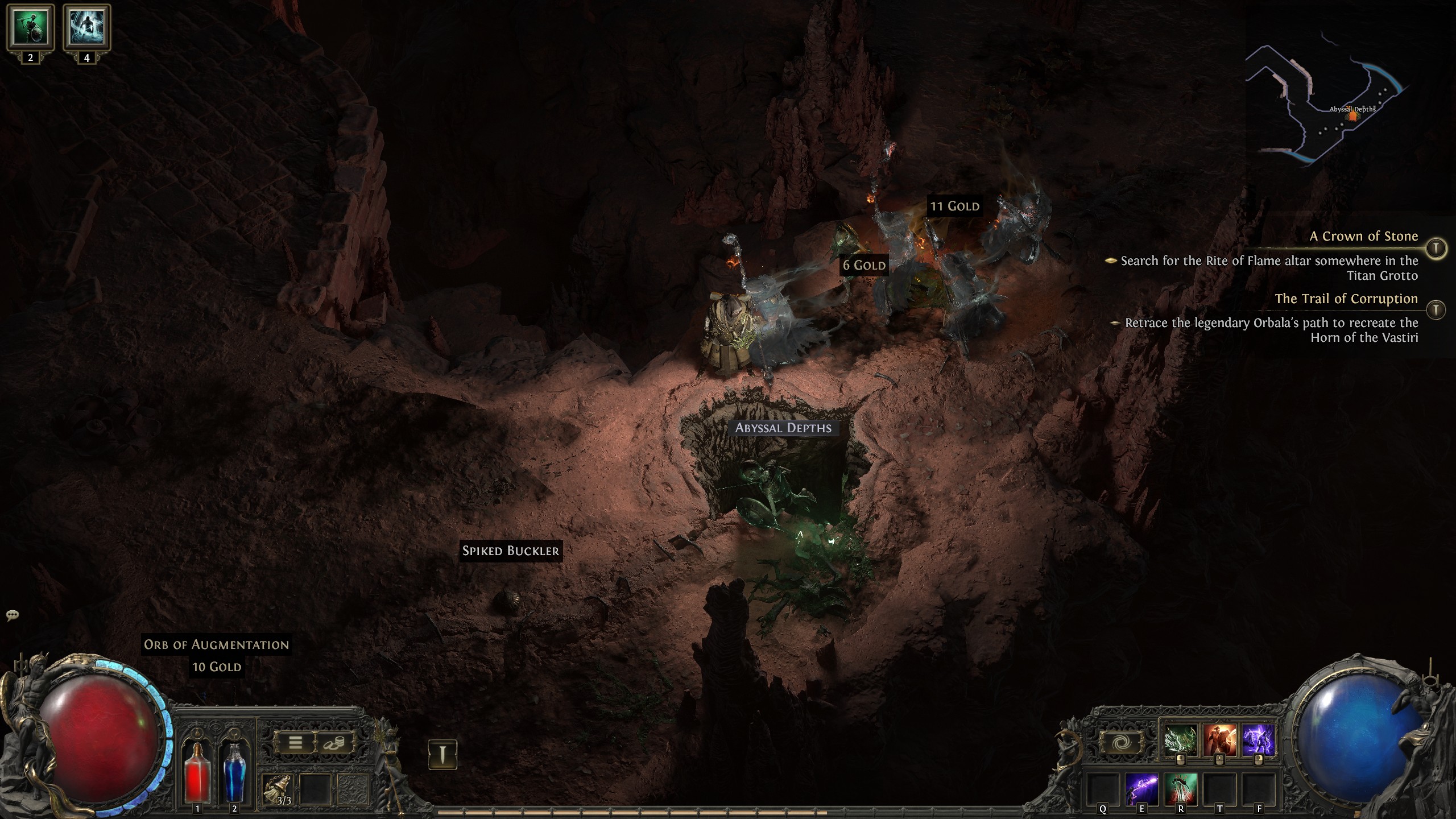1456x819 pixels.
Task: Open chat using the speech bubble icon
Action: [x=13, y=616]
